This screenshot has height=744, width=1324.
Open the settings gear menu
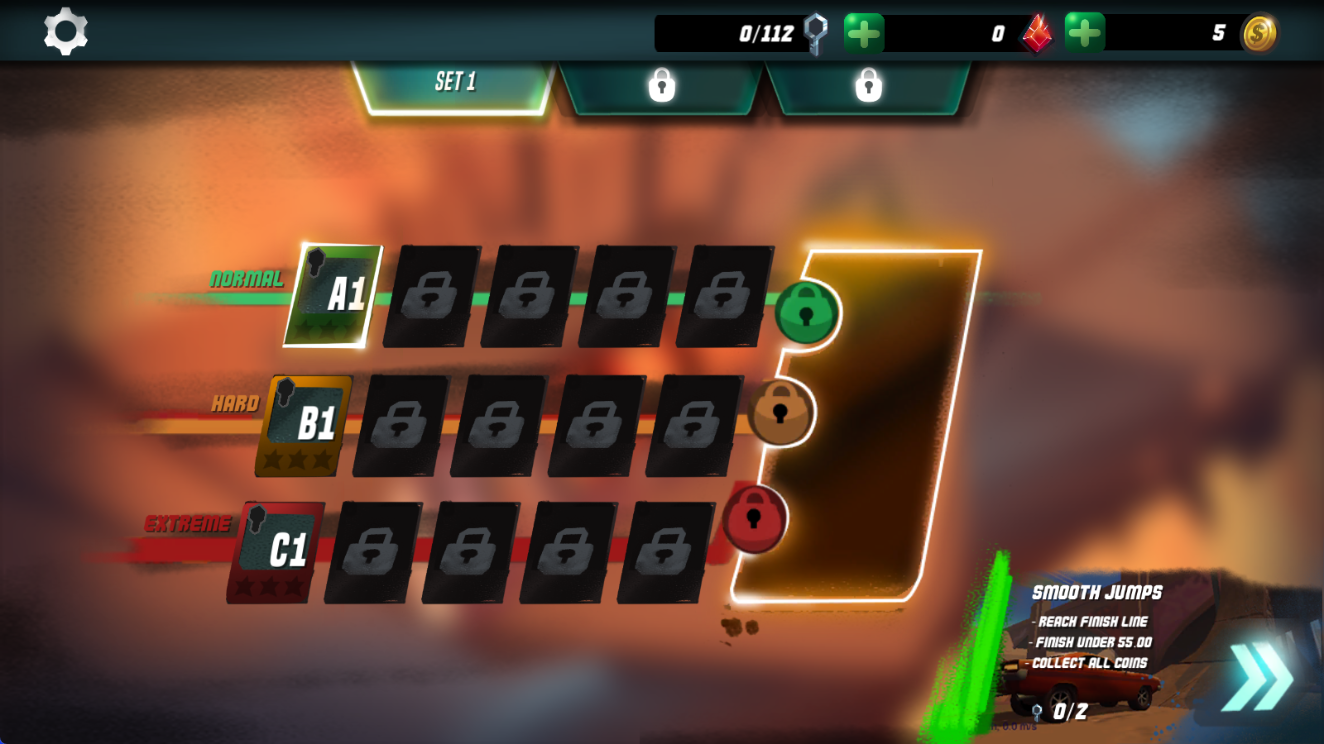66,30
